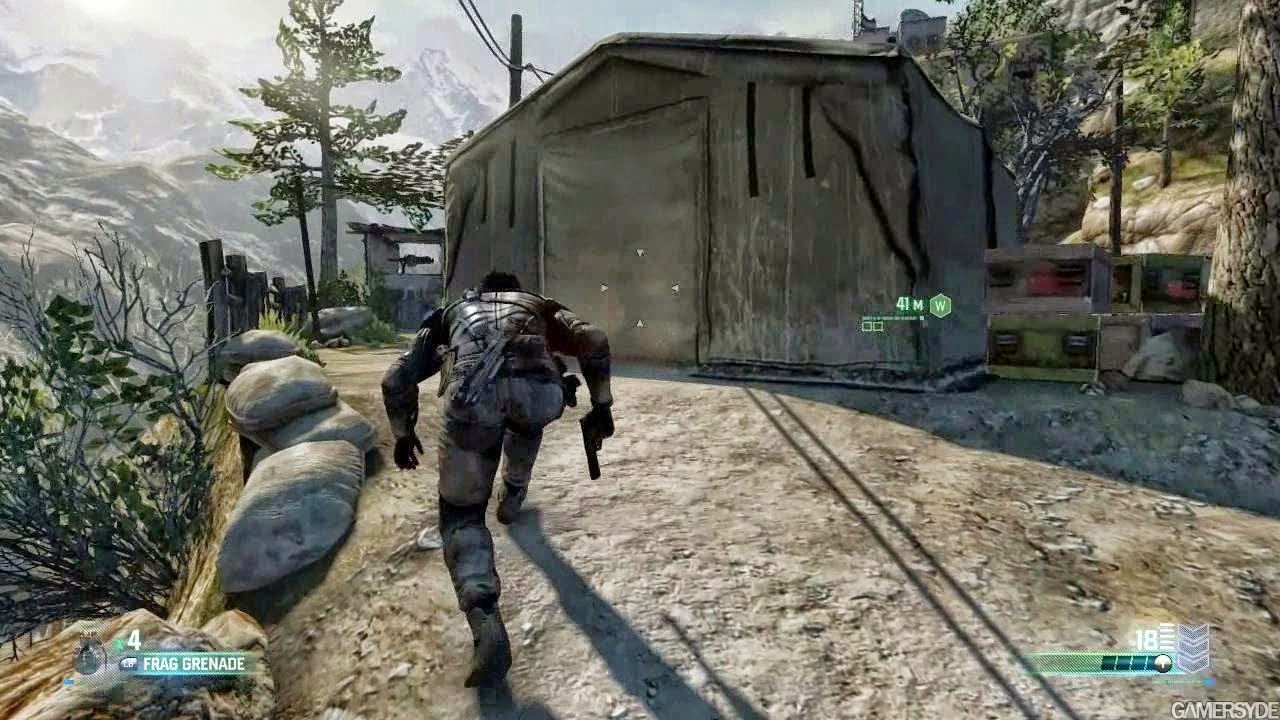Click the round bullet icon on the ammo bar

[x=1163, y=663]
